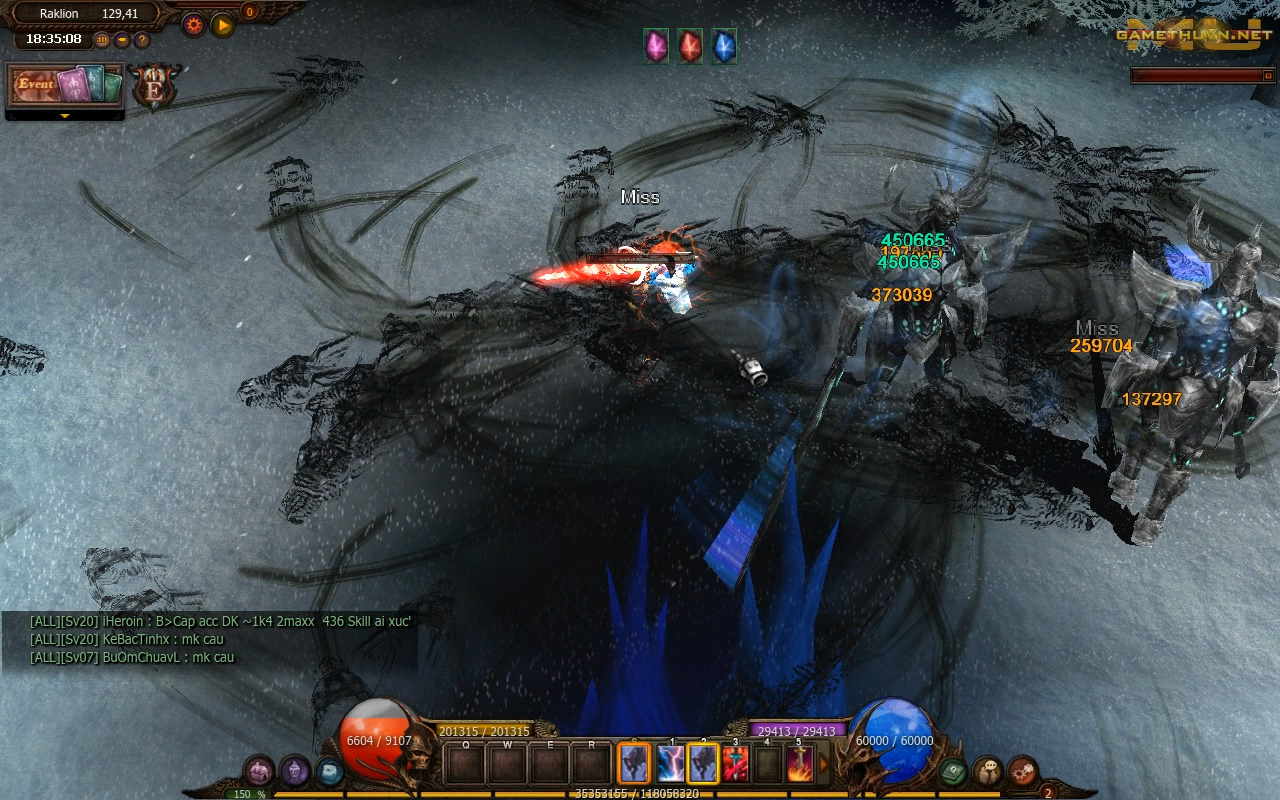Image resolution: width=1280 pixels, height=800 pixels.
Task: Toggle the 3D view button
Action: (x=102, y=40)
